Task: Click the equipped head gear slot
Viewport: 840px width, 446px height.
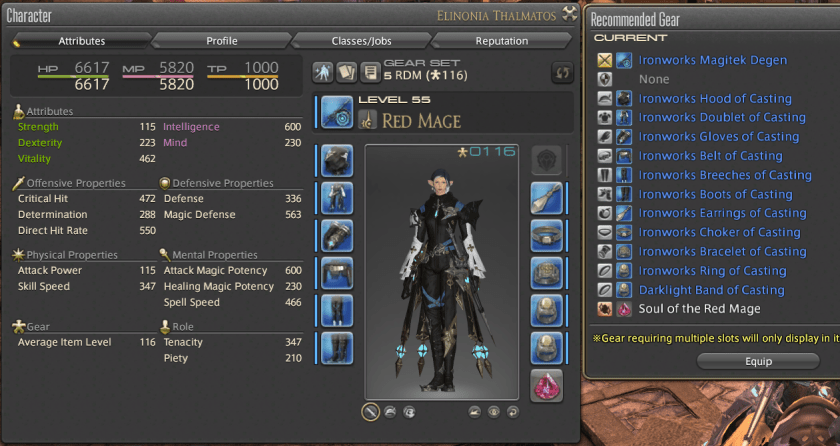Action: 338,160
